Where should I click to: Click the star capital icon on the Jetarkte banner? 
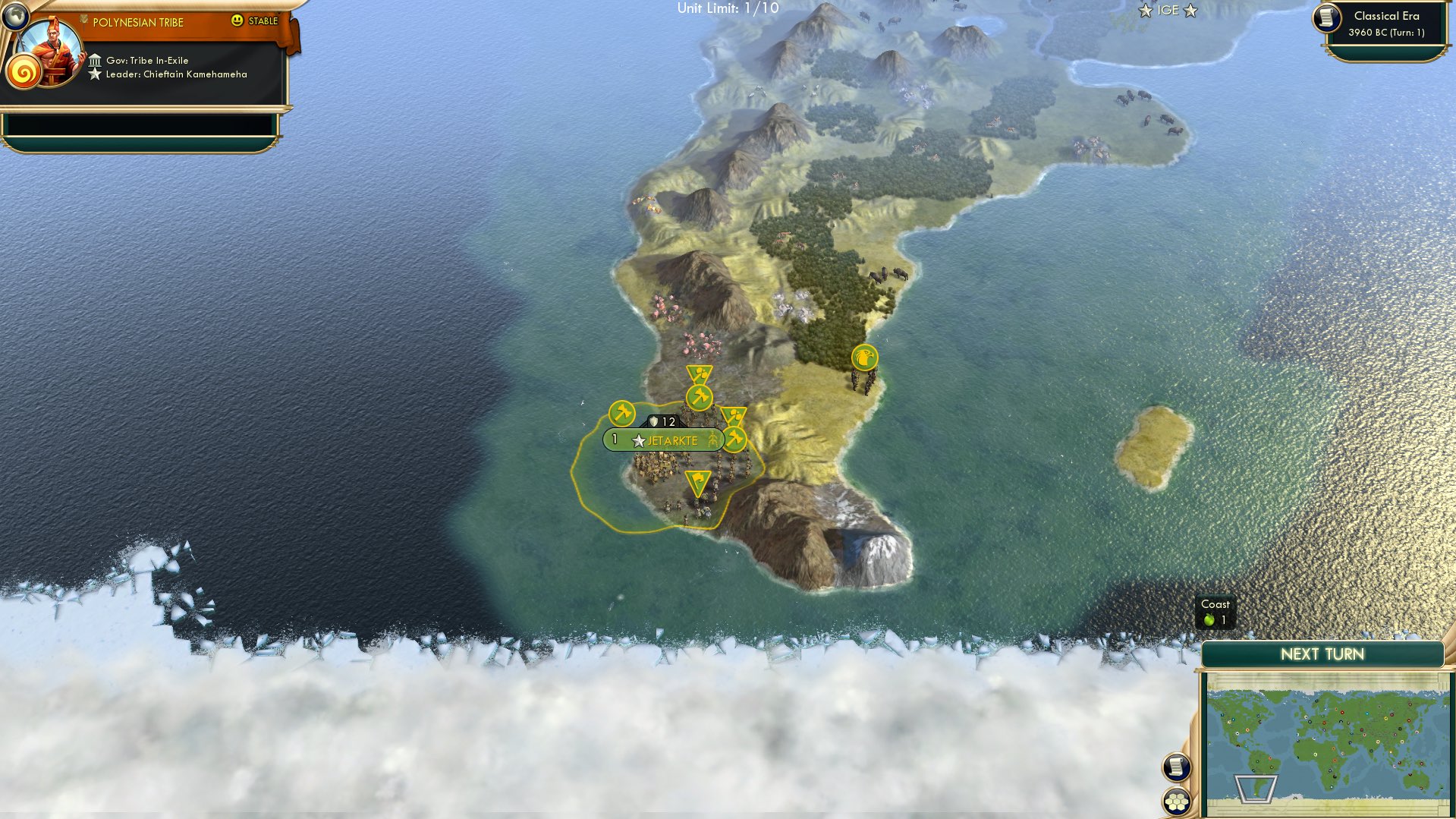tap(639, 440)
